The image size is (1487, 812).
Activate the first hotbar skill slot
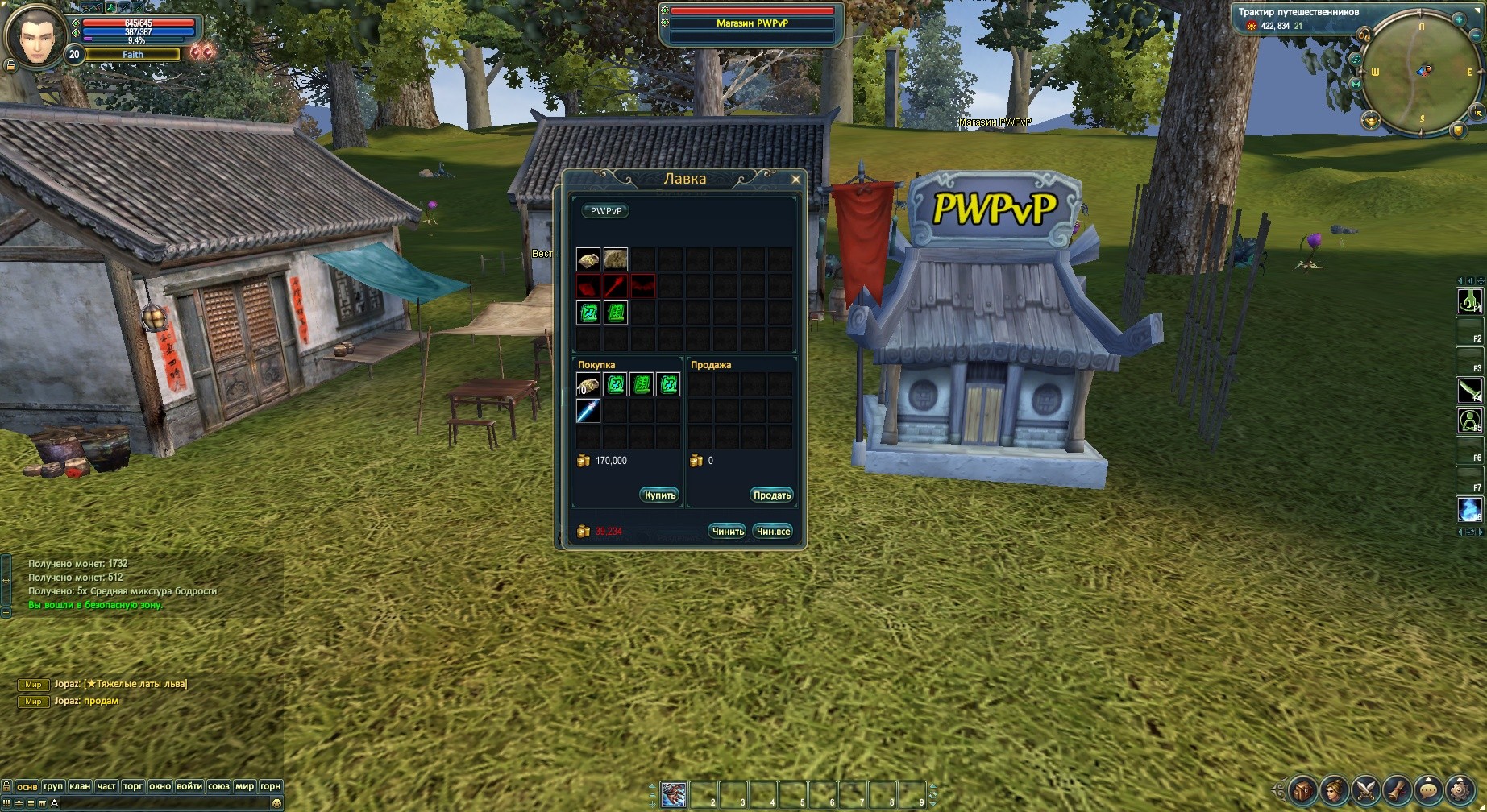tap(673, 794)
